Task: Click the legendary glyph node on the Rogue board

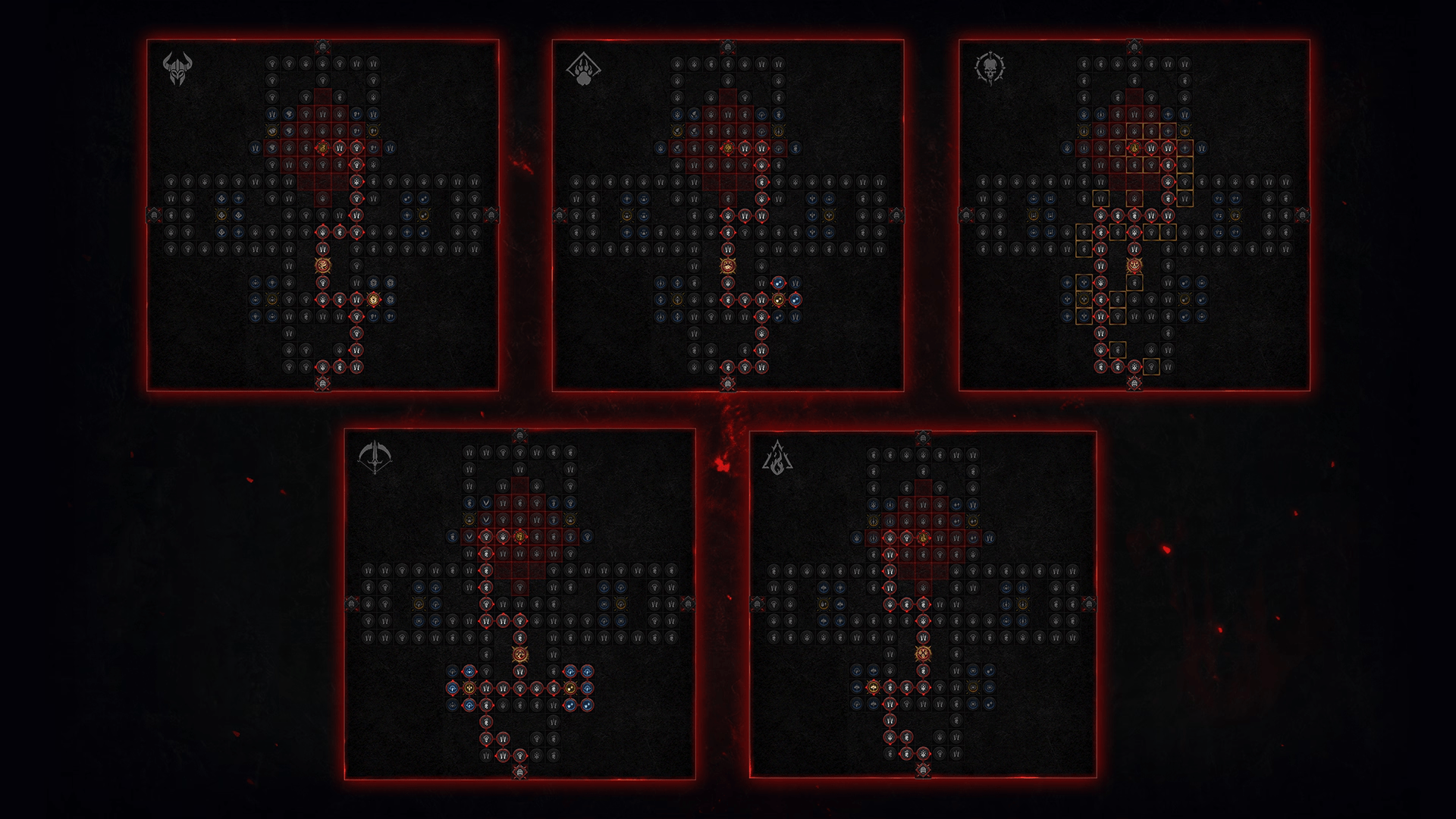Action: pyautogui.click(x=519, y=654)
